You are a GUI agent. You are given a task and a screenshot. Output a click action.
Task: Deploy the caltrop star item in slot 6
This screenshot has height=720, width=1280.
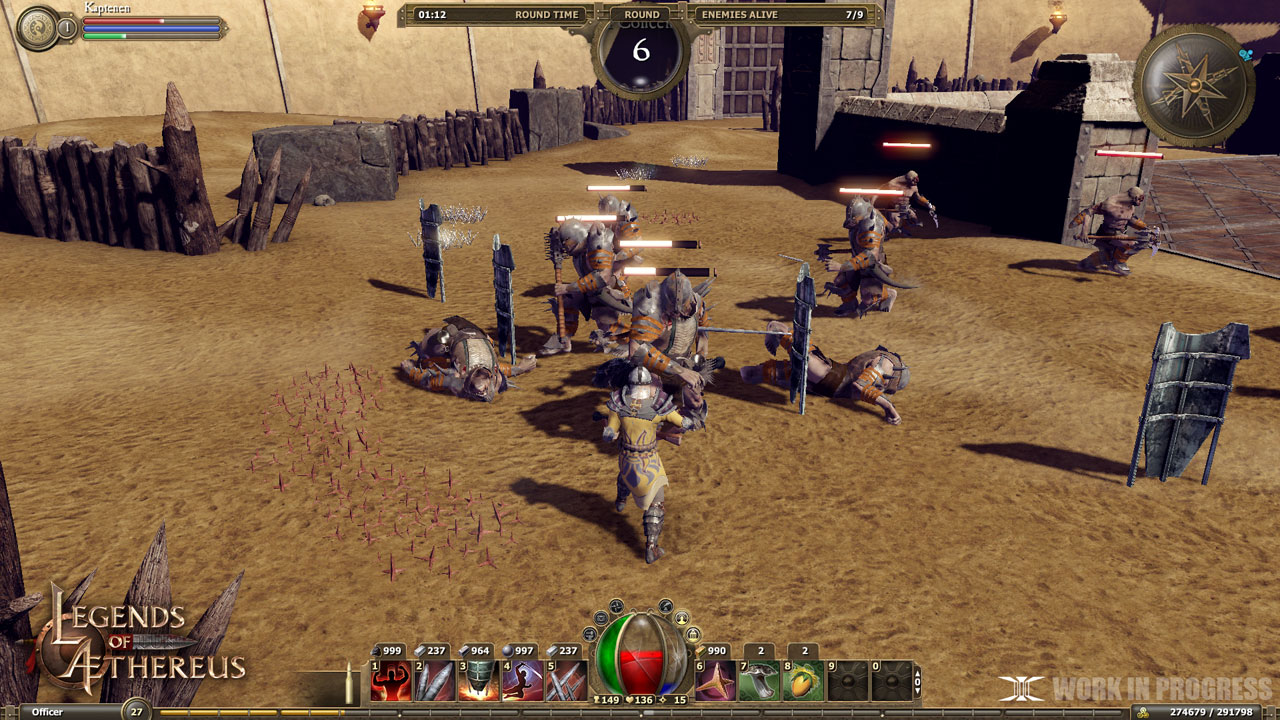pos(715,681)
